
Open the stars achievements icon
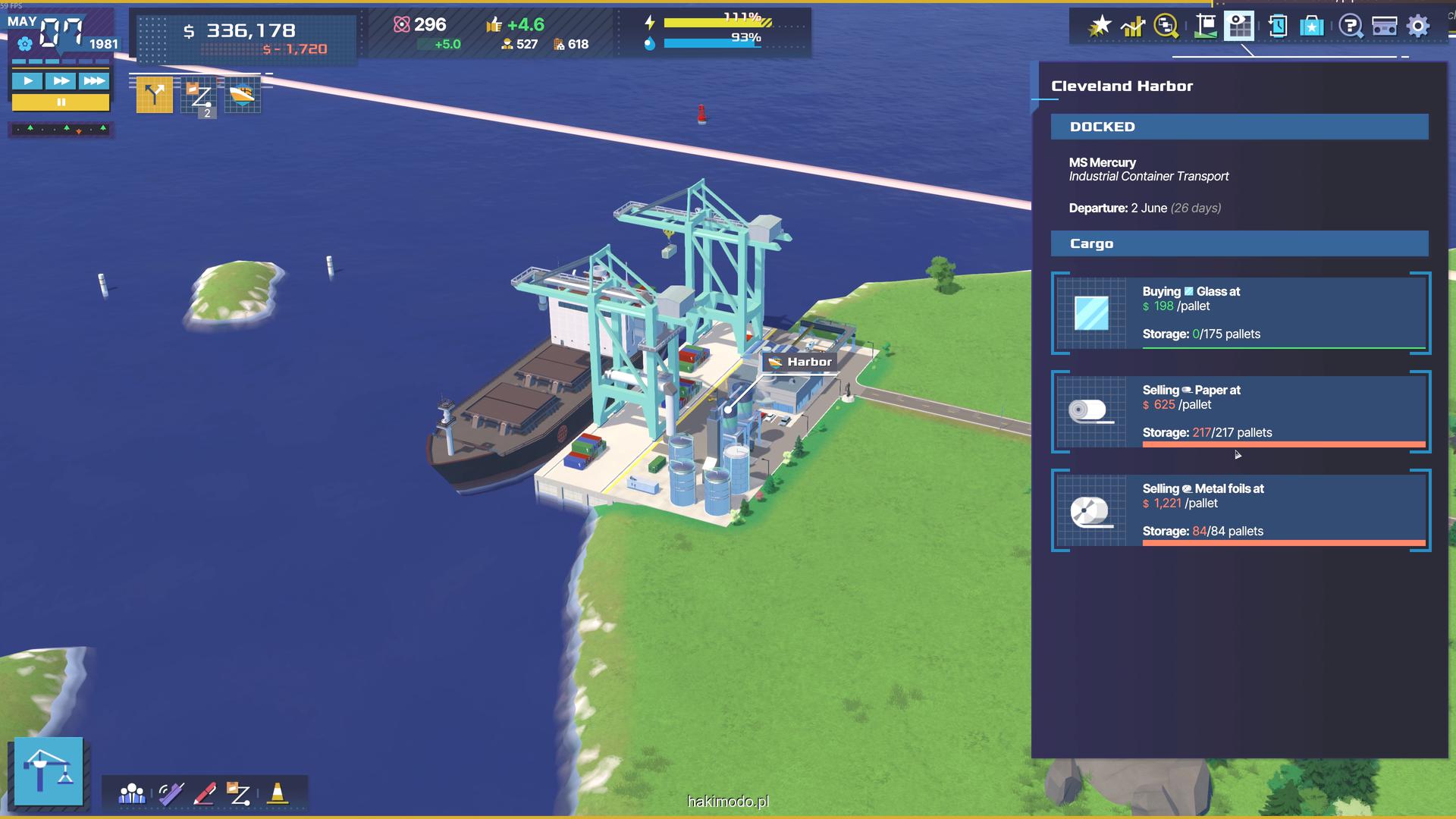pyautogui.click(x=1099, y=27)
